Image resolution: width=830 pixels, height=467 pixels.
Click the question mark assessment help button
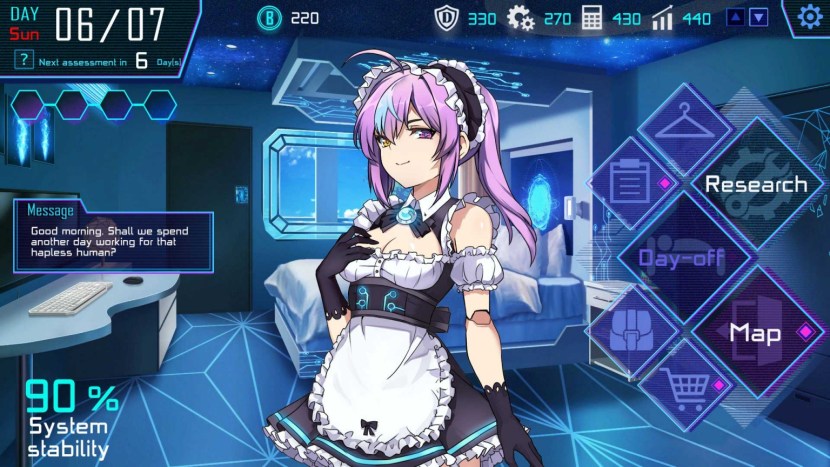coord(22,61)
